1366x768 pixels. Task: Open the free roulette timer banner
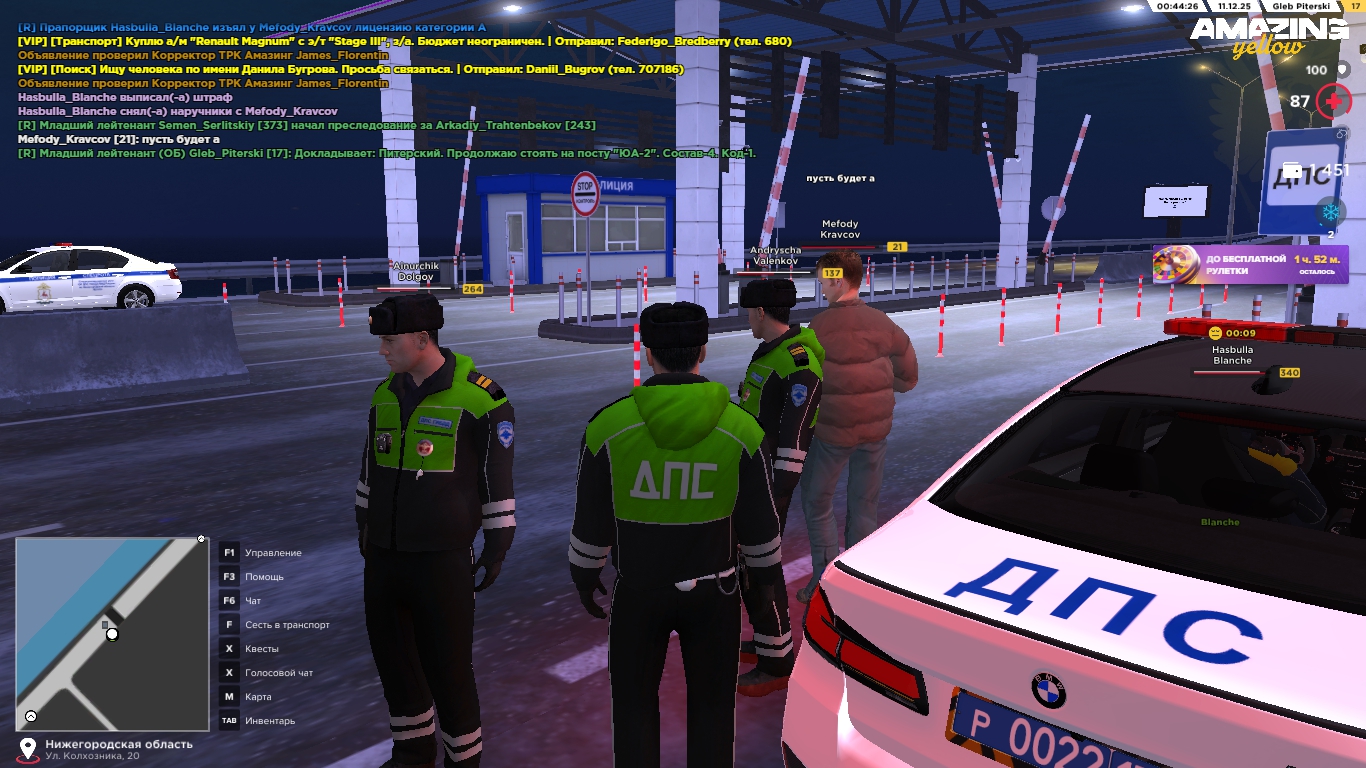click(x=1250, y=265)
